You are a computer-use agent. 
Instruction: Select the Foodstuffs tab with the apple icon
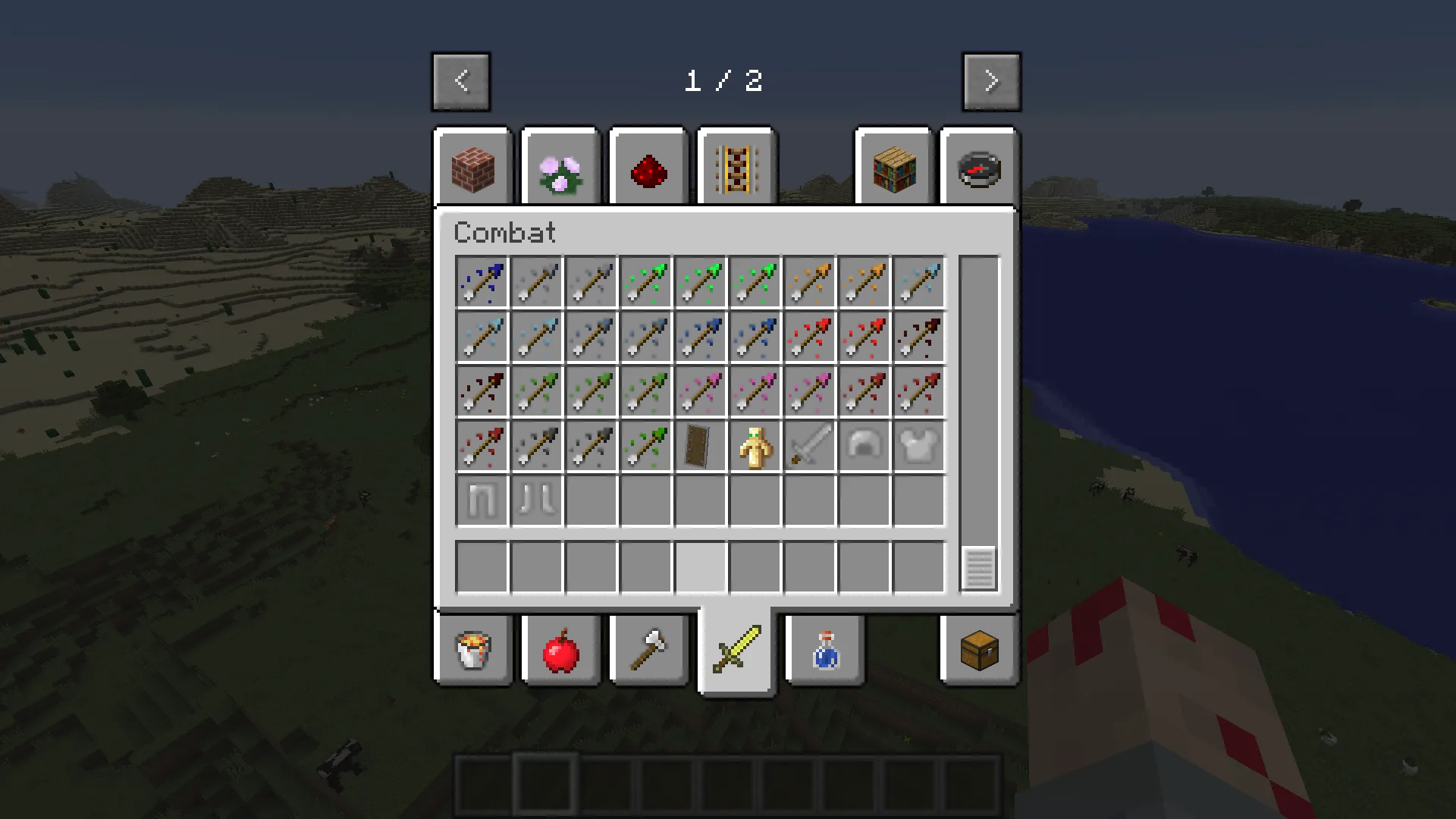pyautogui.click(x=560, y=650)
